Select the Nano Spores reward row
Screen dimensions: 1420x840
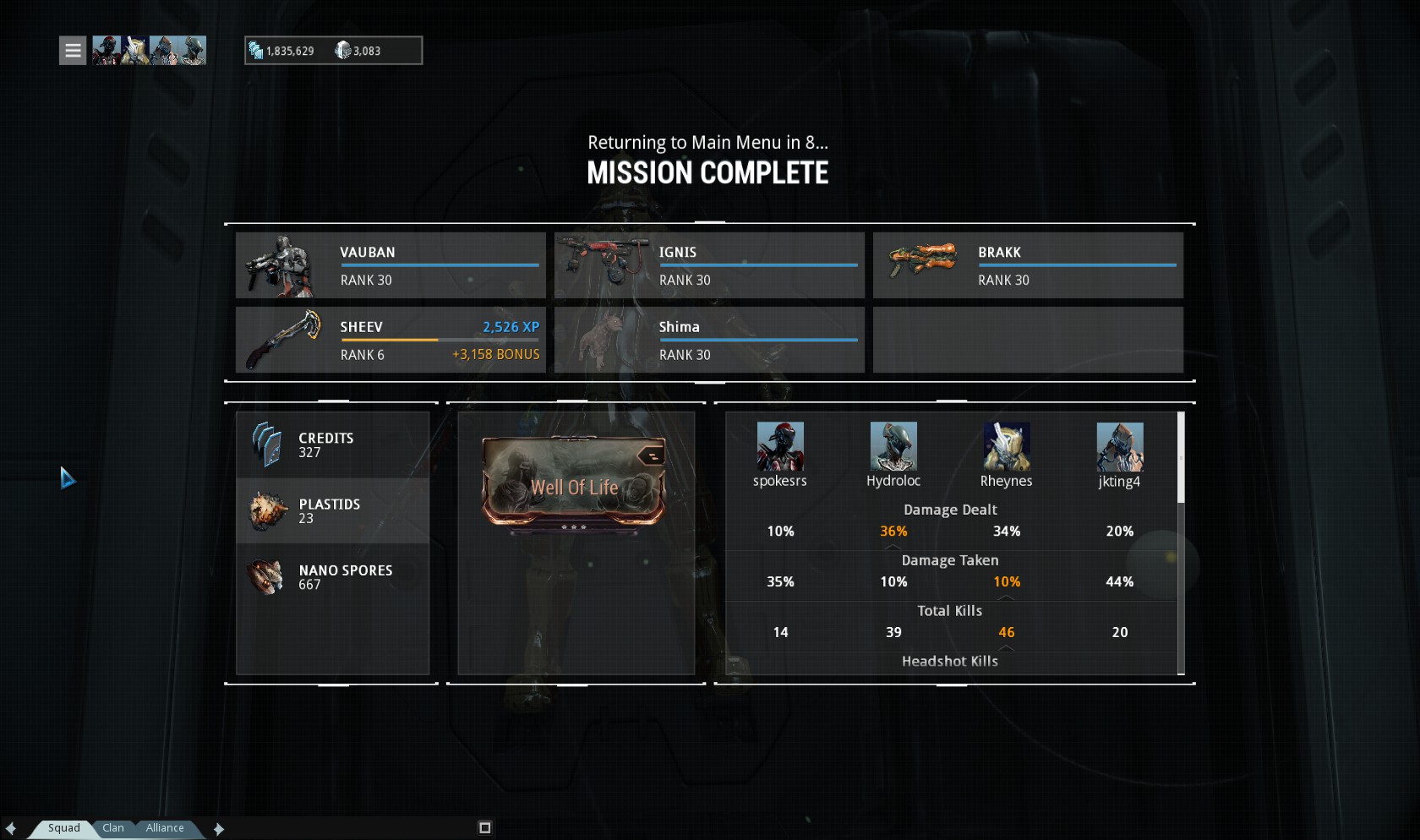pos(332,577)
